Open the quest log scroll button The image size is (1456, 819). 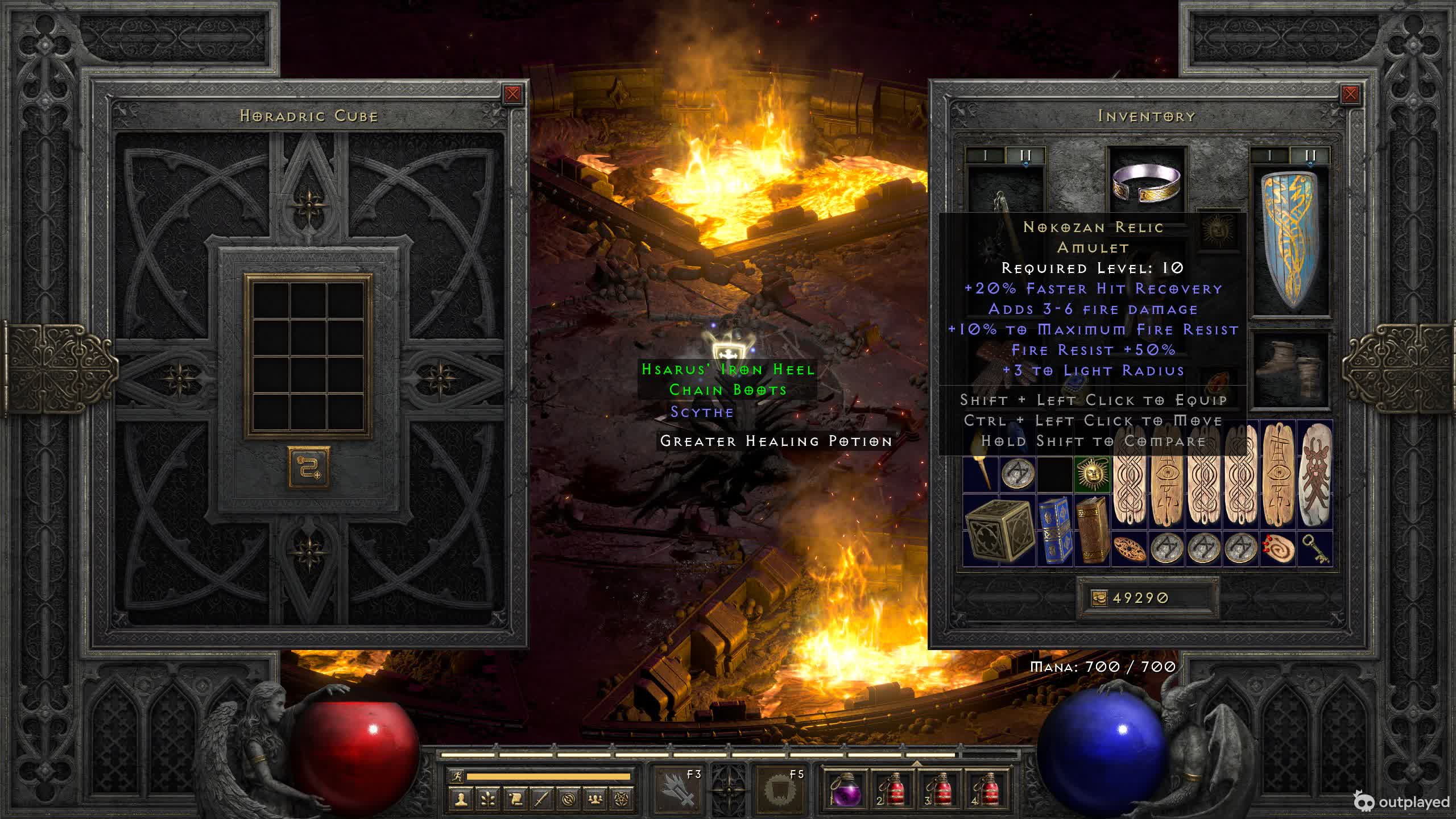pyautogui.click(x=515, y=799)
